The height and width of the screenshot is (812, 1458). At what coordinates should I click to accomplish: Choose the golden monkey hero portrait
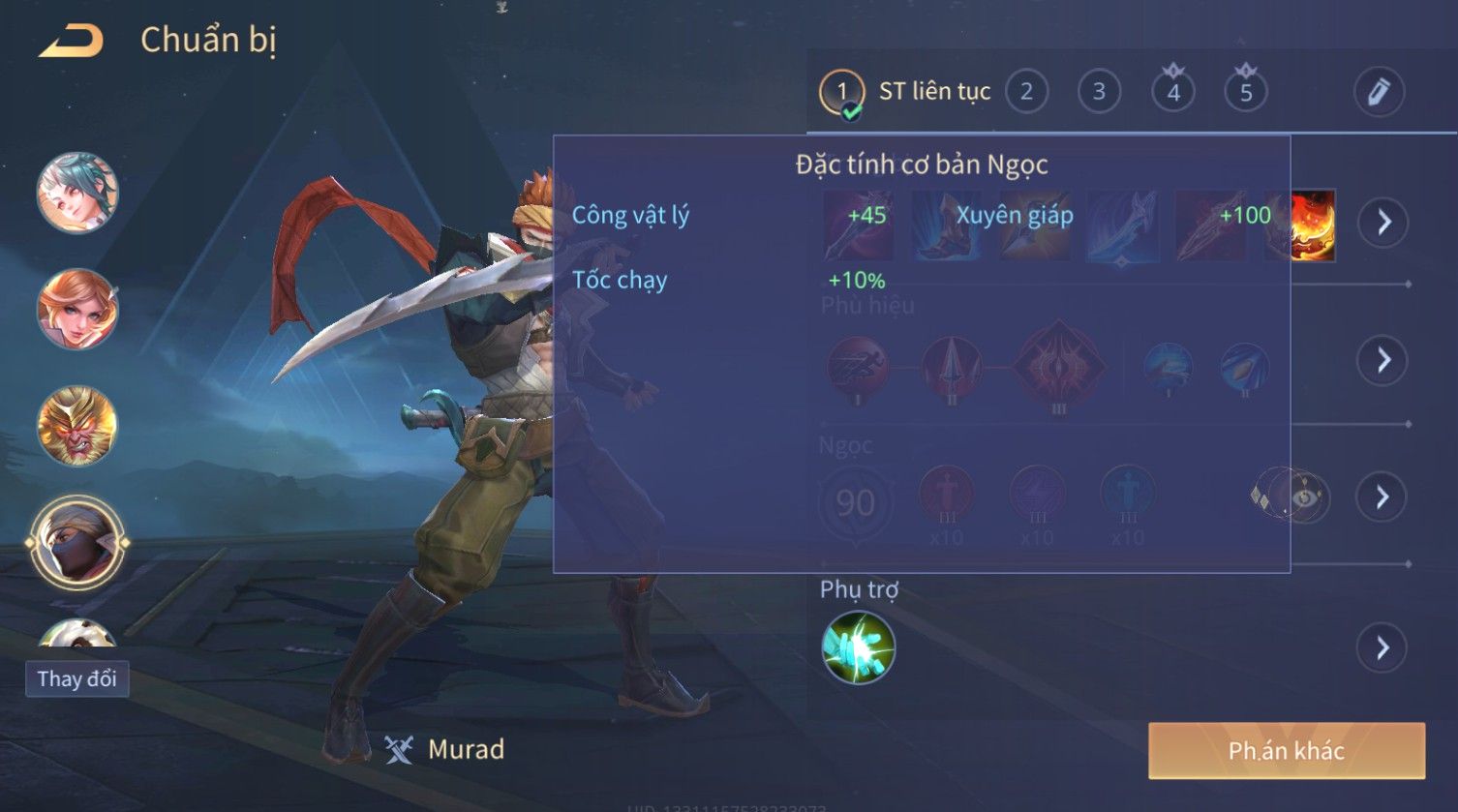[77, 426]
